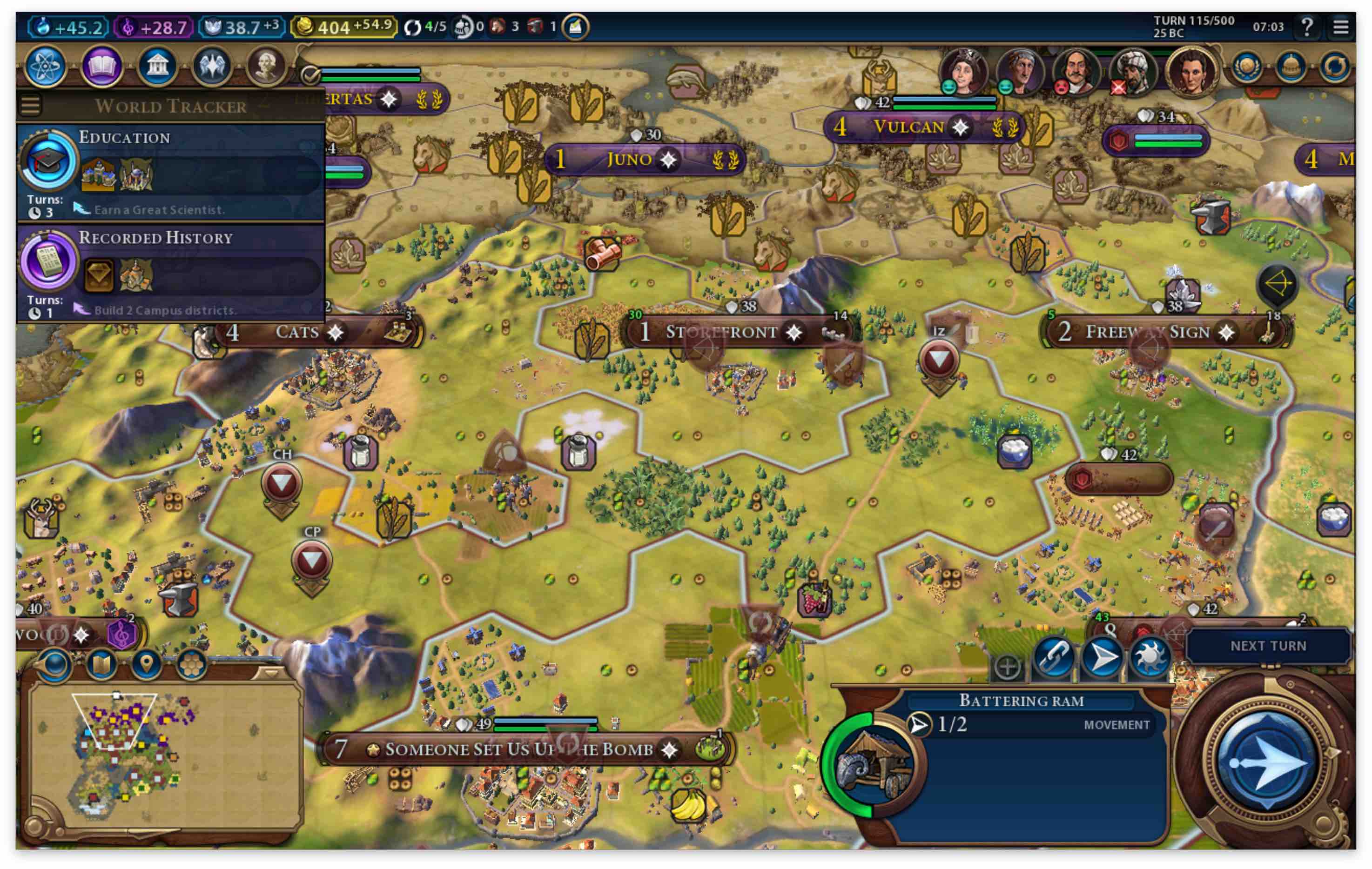Click the Next Turn button
This screenshot has height=869, width=1372.
click(1268, 646)
